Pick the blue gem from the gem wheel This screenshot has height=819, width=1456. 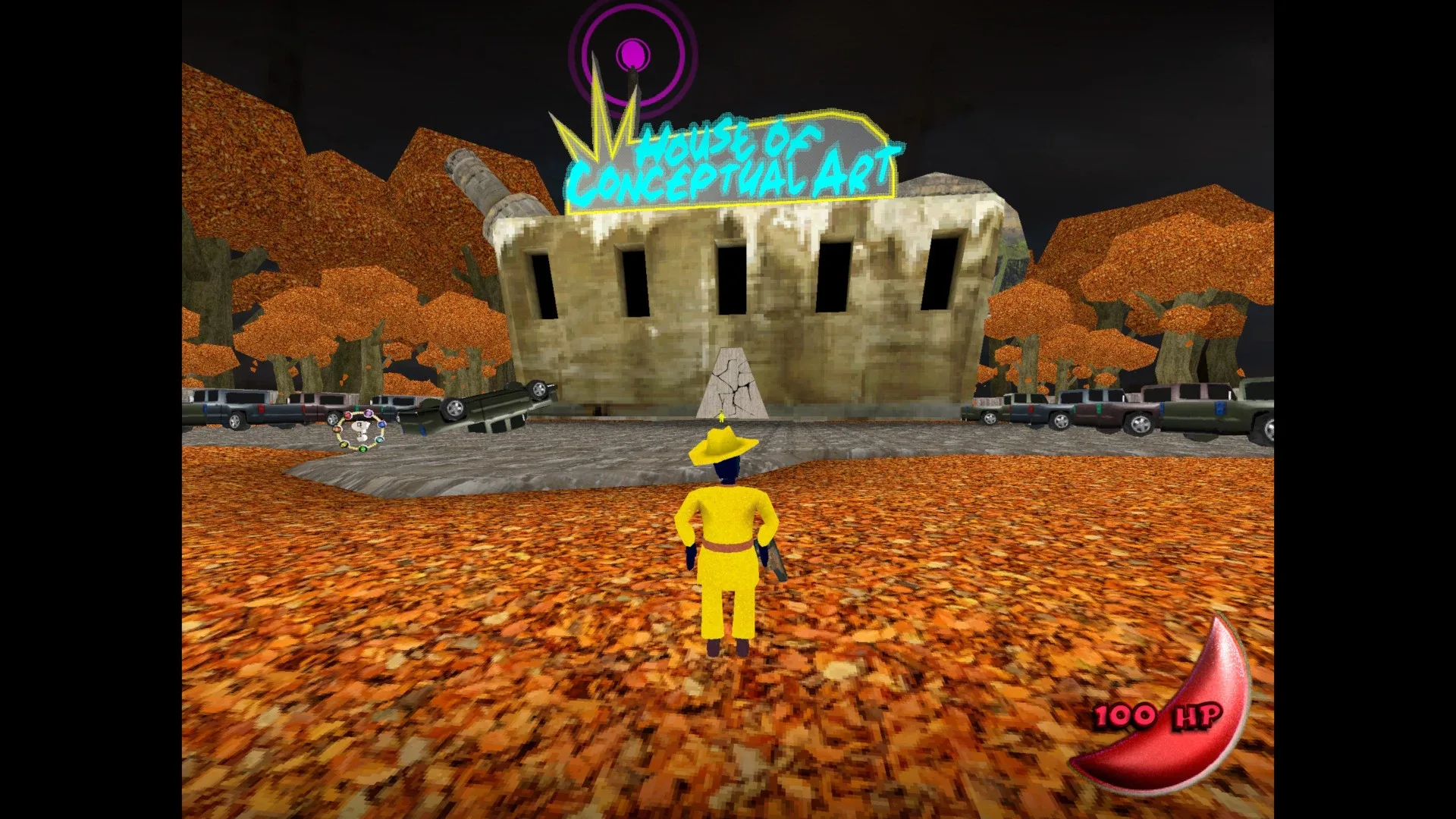[381, 424]
